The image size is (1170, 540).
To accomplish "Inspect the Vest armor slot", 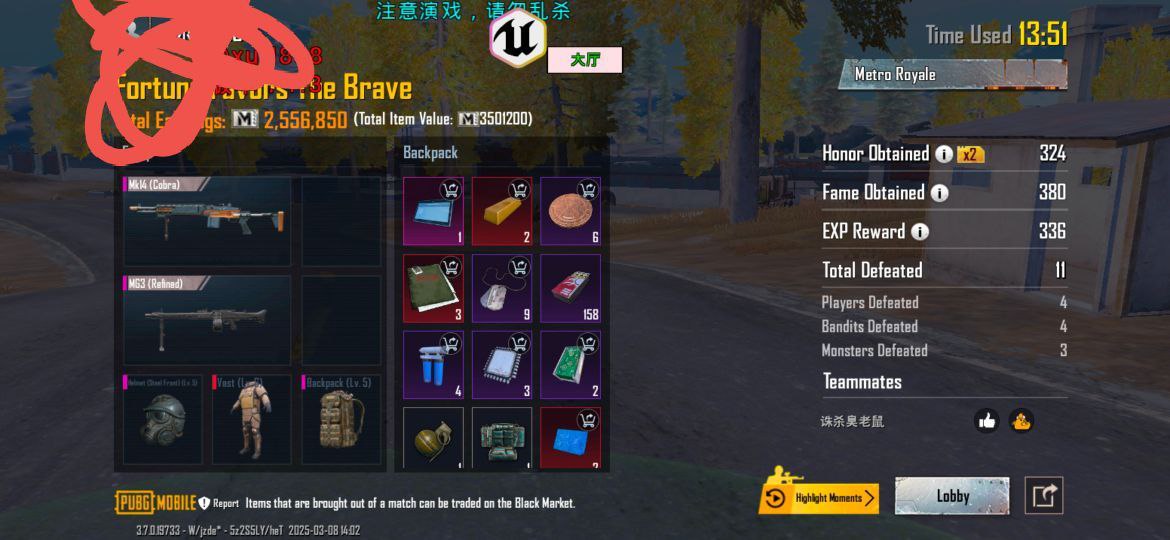I will click(248, 418).
